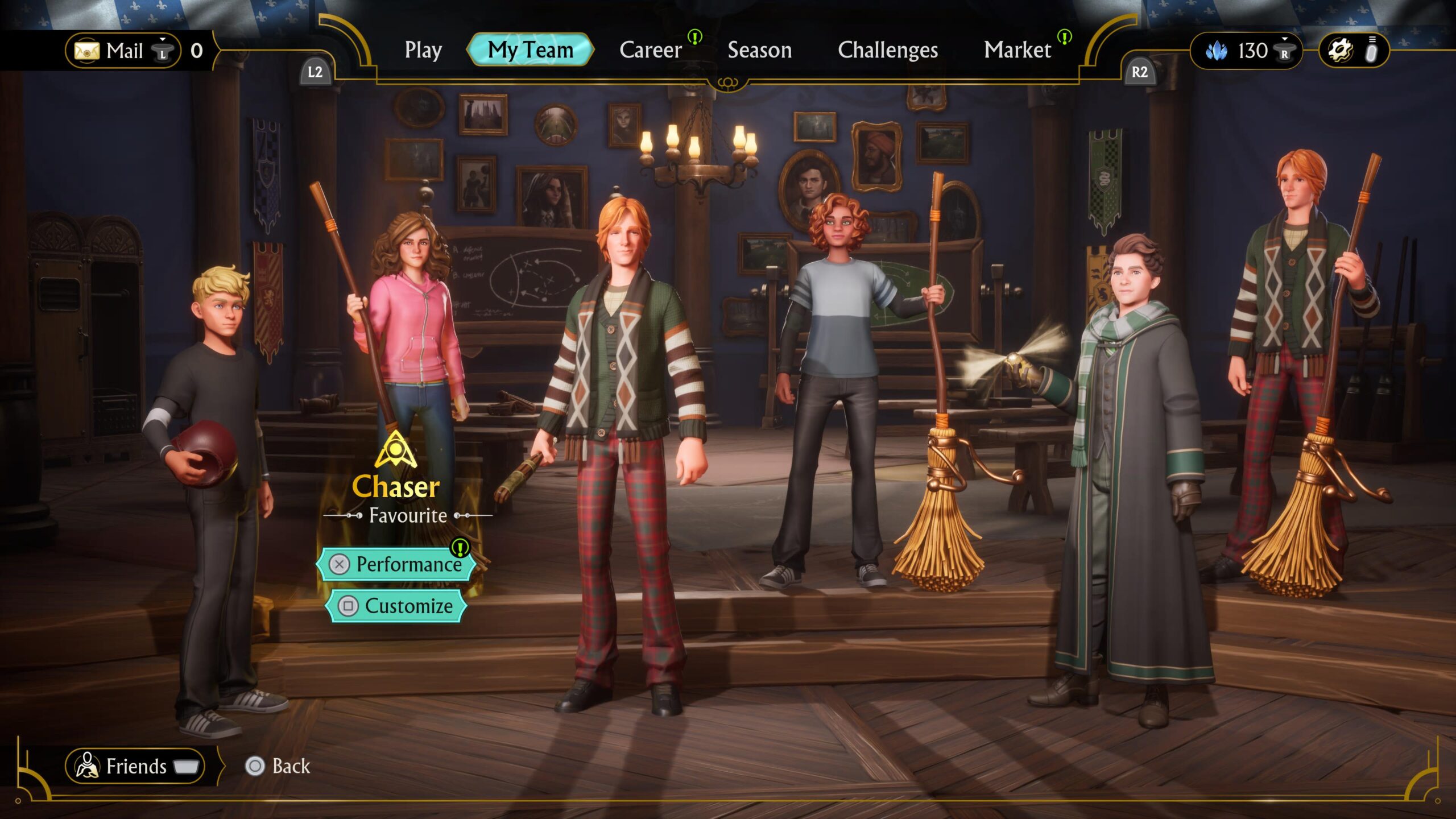Open the Market tab
Viewport: 1456px width, 819px height.
point(1017,51)
